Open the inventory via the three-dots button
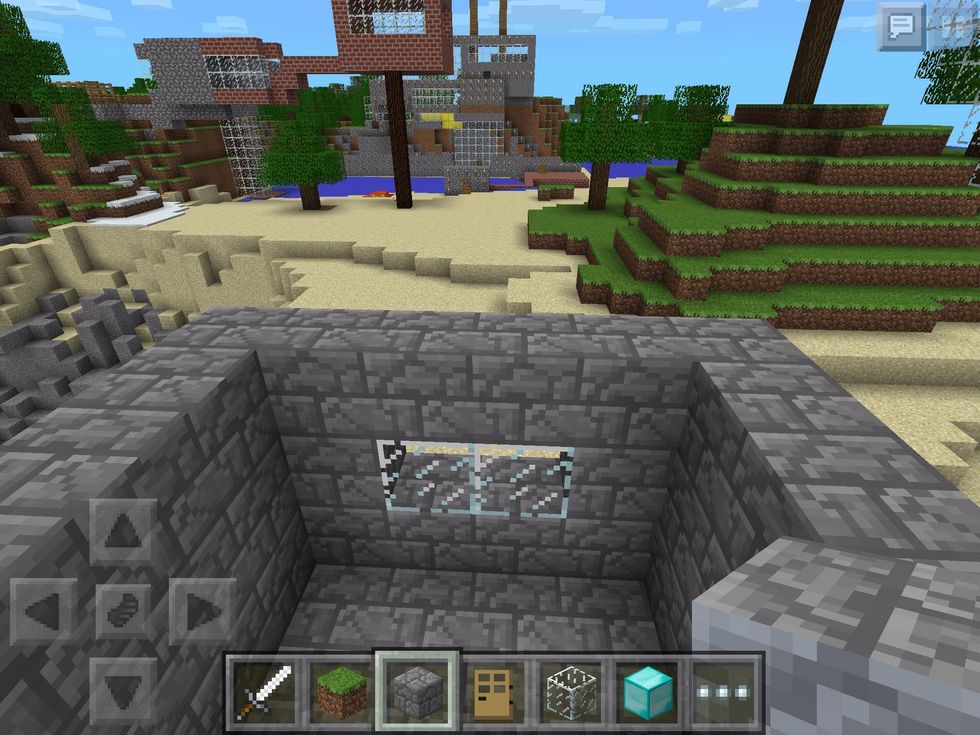This screenshot has width=980, height=735. pos(724,692)
